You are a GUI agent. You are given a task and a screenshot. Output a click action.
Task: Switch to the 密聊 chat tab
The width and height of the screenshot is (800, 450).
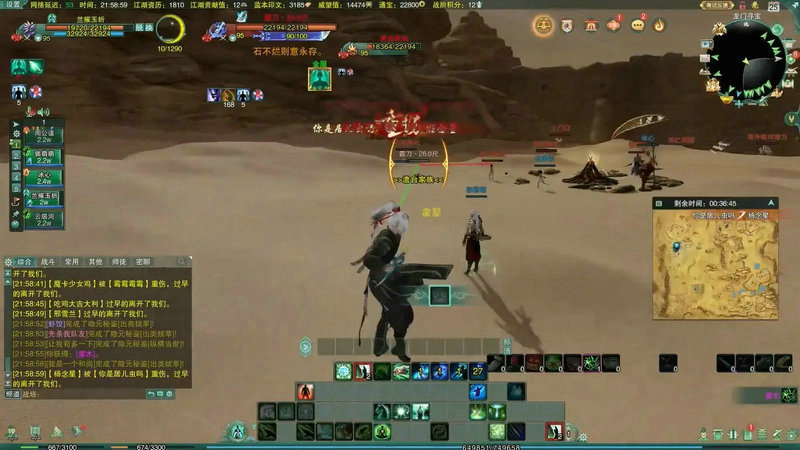tap(143, 261)
